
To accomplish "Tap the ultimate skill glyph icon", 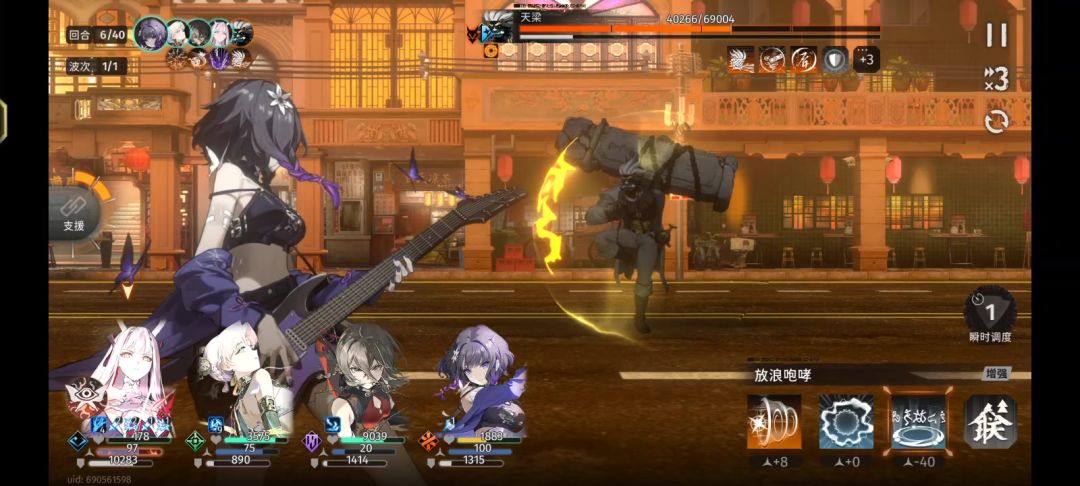I will 990,421.
